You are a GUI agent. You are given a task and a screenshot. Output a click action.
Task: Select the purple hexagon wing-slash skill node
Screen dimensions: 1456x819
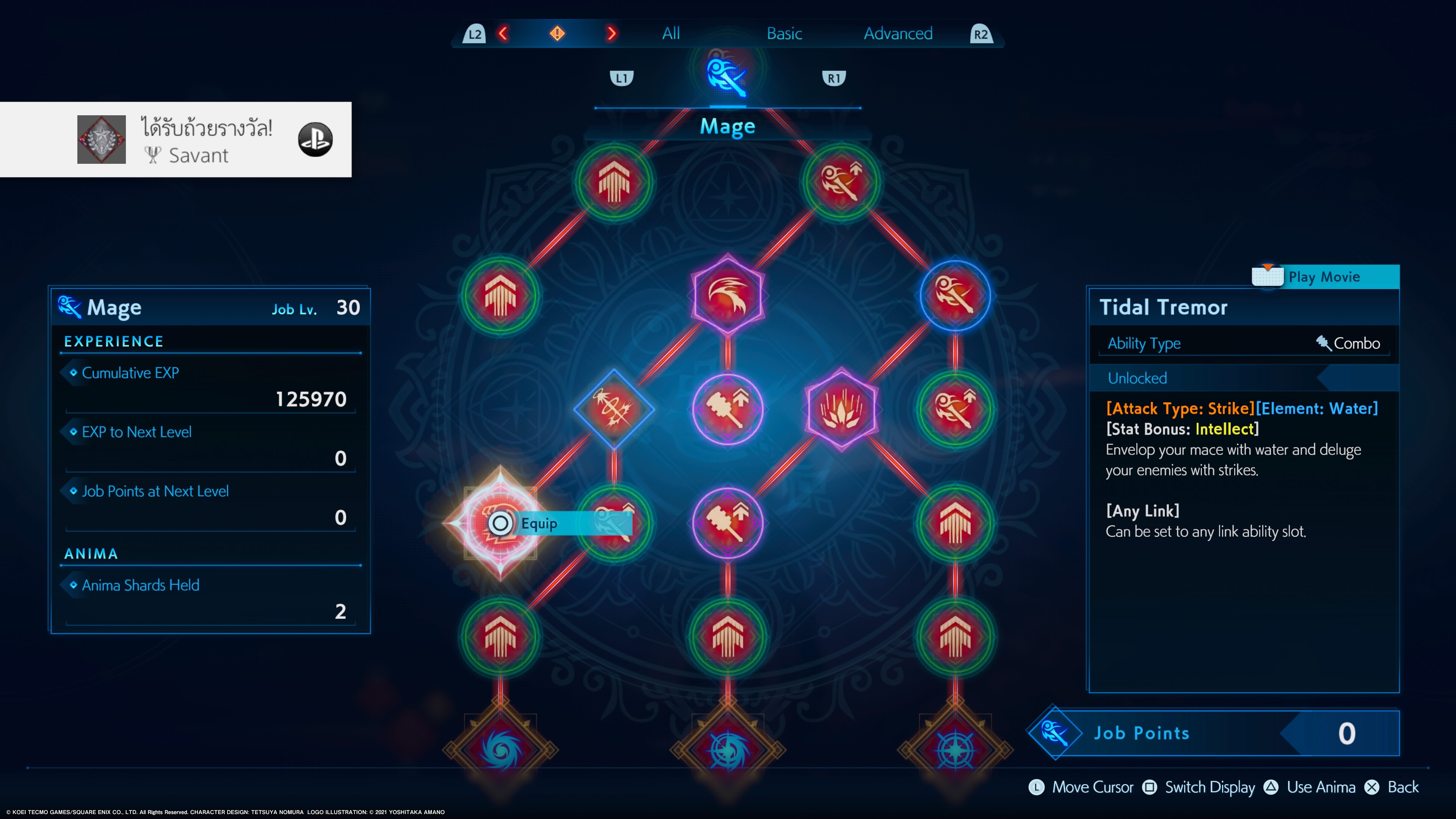click(x=728, y=295)
